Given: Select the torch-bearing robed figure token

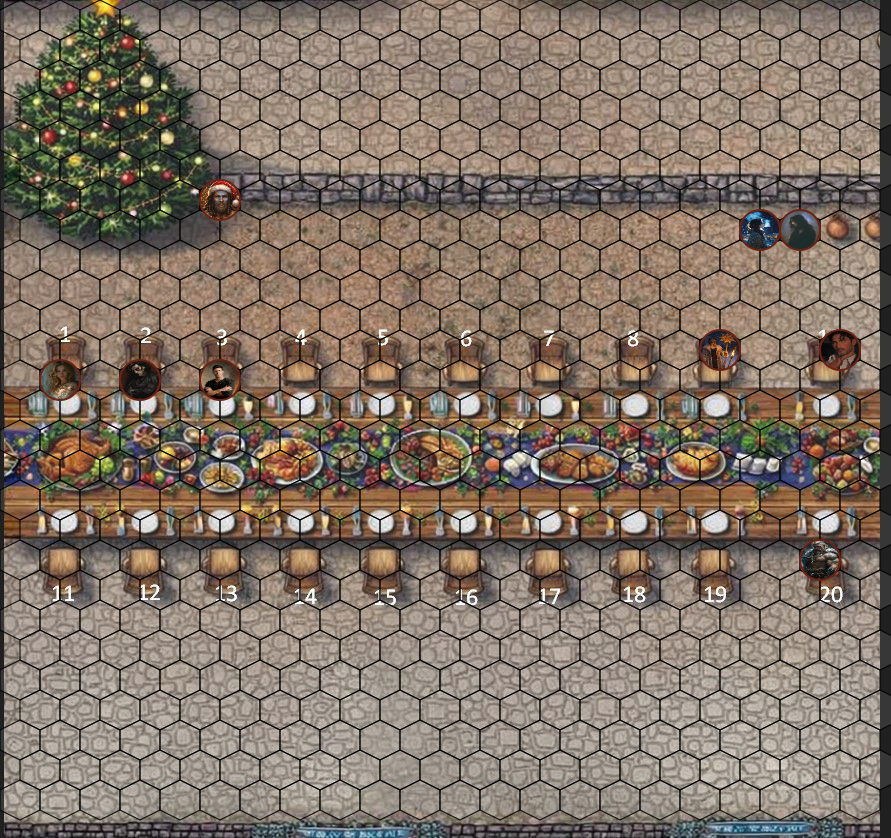Looking at the screenshot, I should [719, 349].
